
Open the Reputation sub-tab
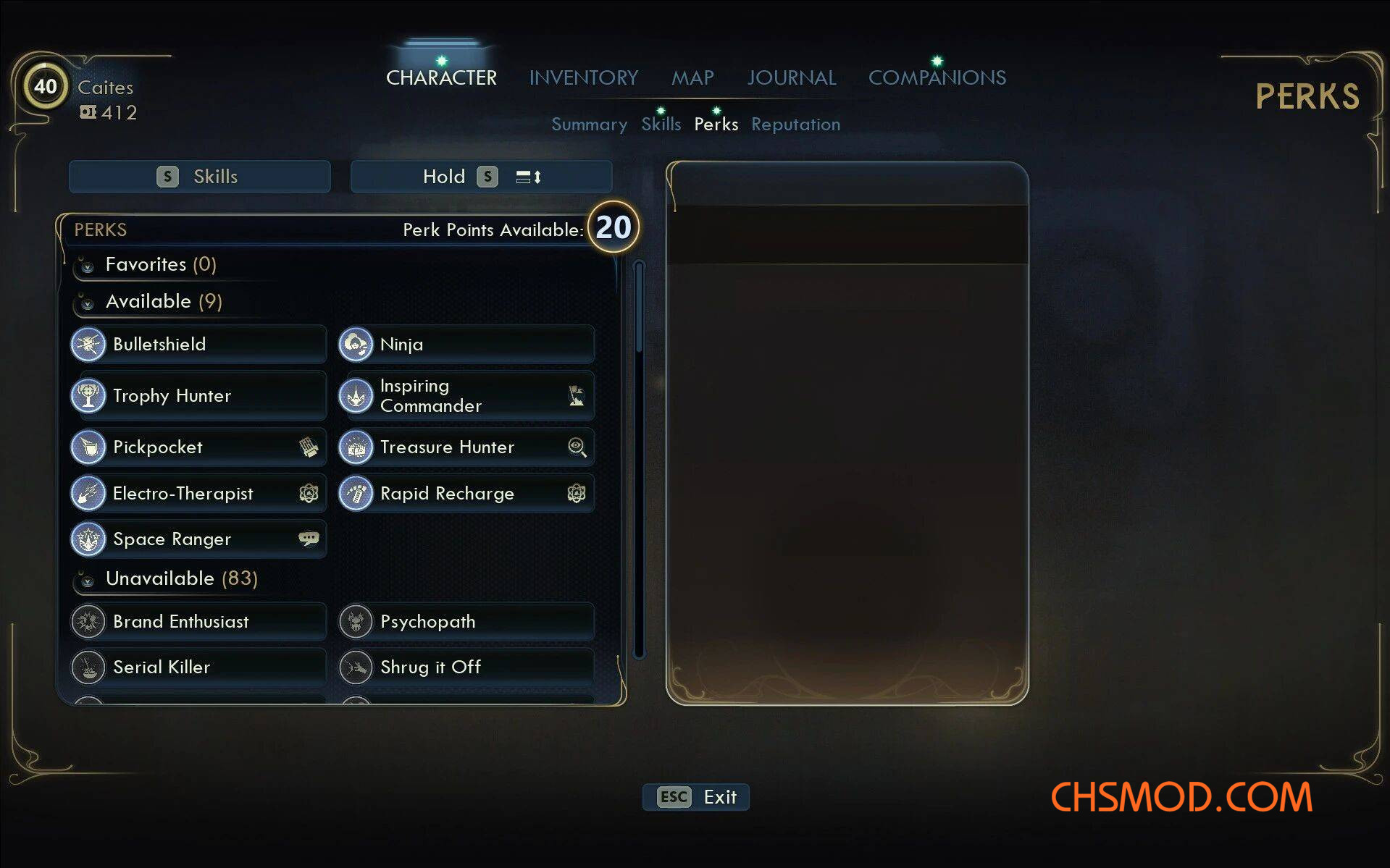click(x=795, y=125)
